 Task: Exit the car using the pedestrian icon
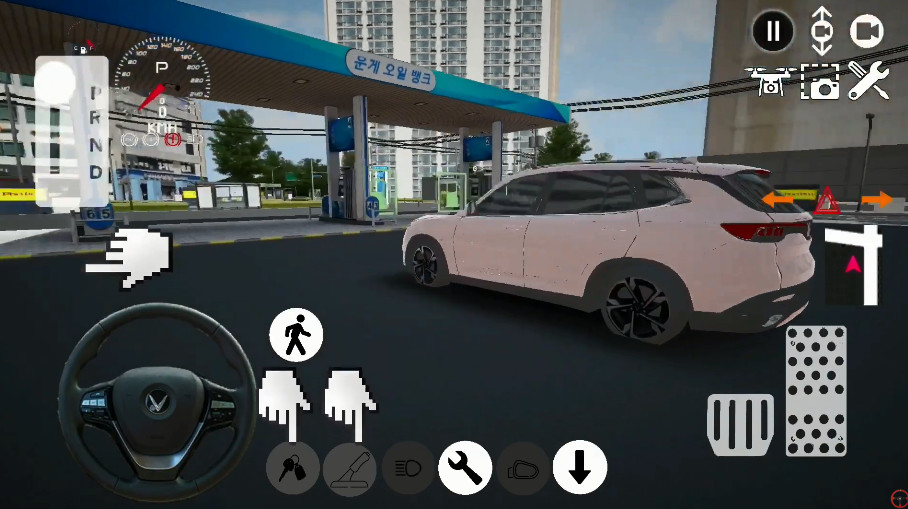[296, 335]
